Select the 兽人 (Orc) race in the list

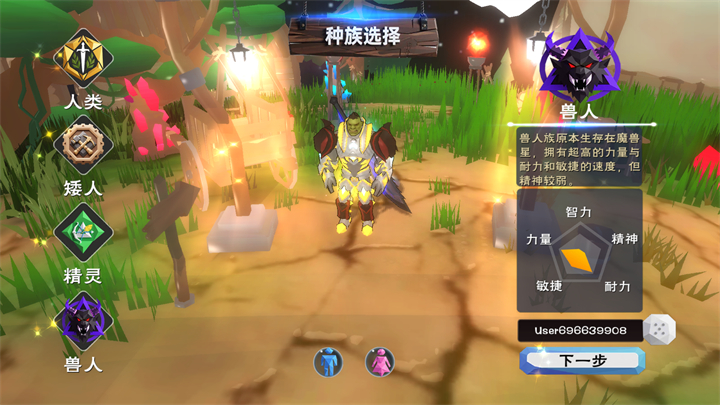pos(84,321)
